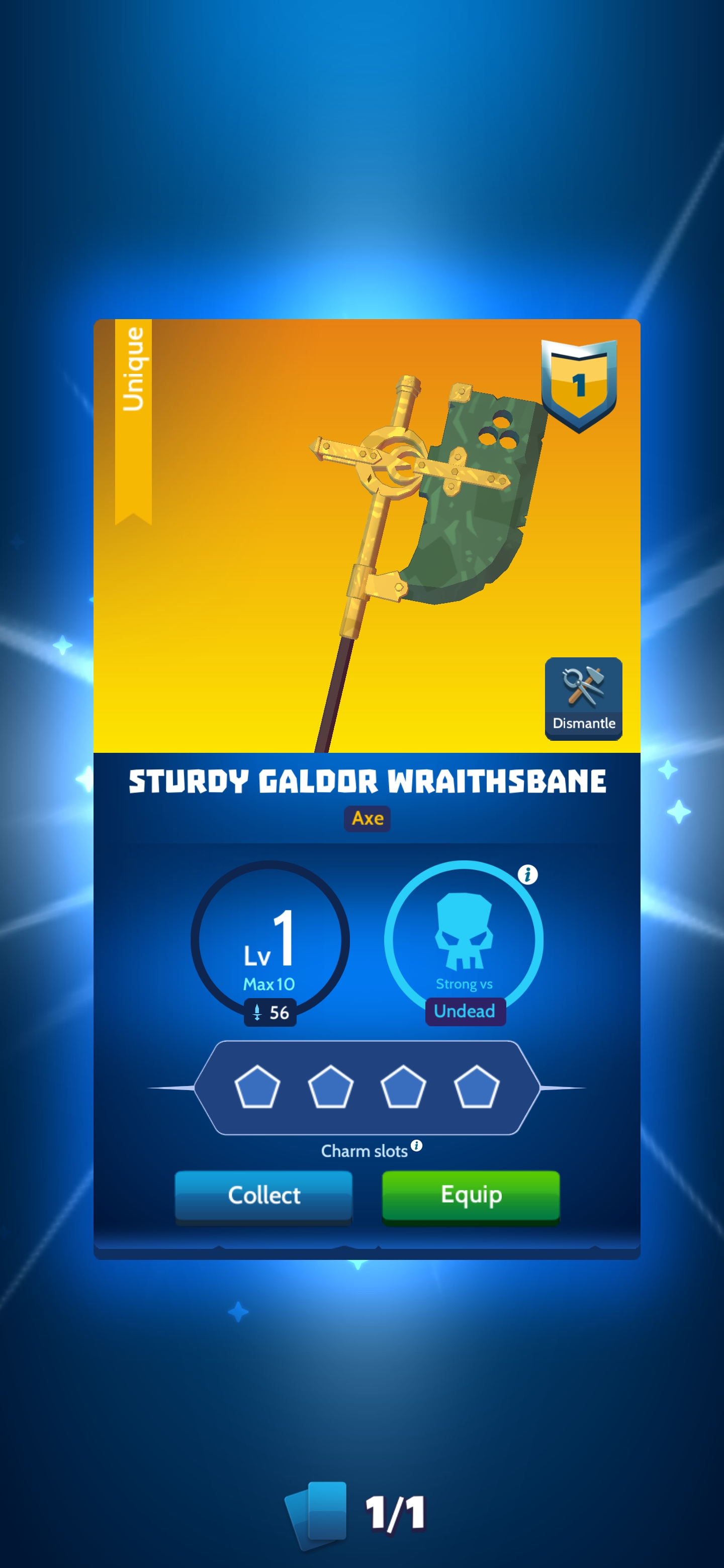Tap the sword attack icon showing 56
This screenshot has width=724, height=1568.
(270, 1012)
